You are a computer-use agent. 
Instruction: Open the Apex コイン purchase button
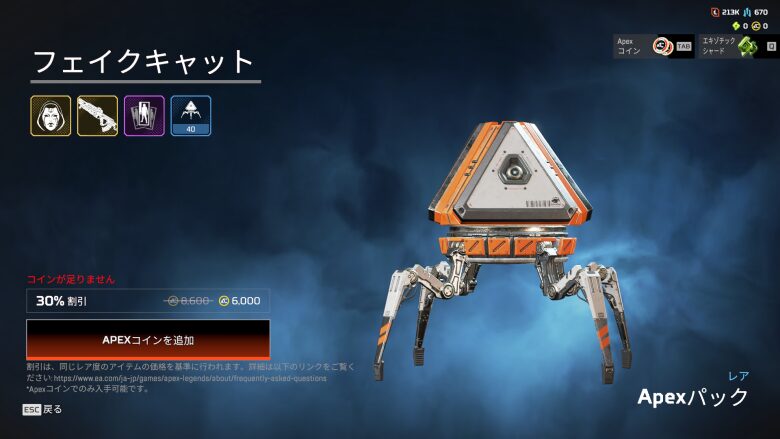click(x=653, y=46)
